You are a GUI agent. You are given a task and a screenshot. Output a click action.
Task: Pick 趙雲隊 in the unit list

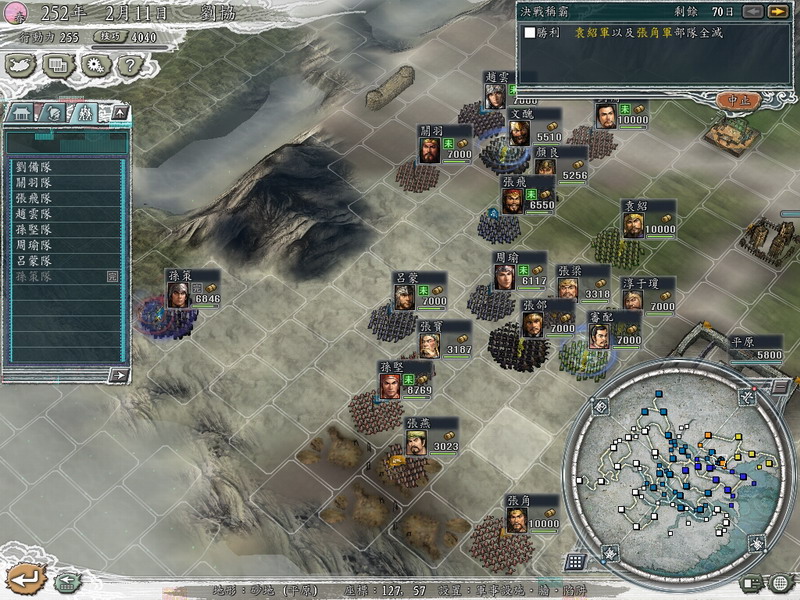tap(35, 214)
